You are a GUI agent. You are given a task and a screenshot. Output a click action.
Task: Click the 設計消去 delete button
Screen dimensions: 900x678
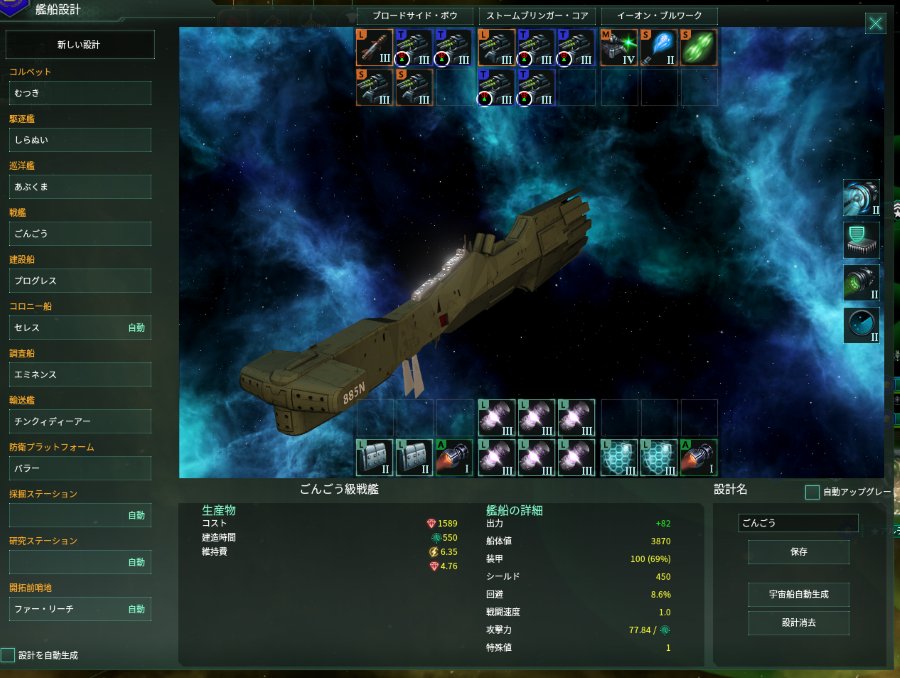tap(798, 623)
